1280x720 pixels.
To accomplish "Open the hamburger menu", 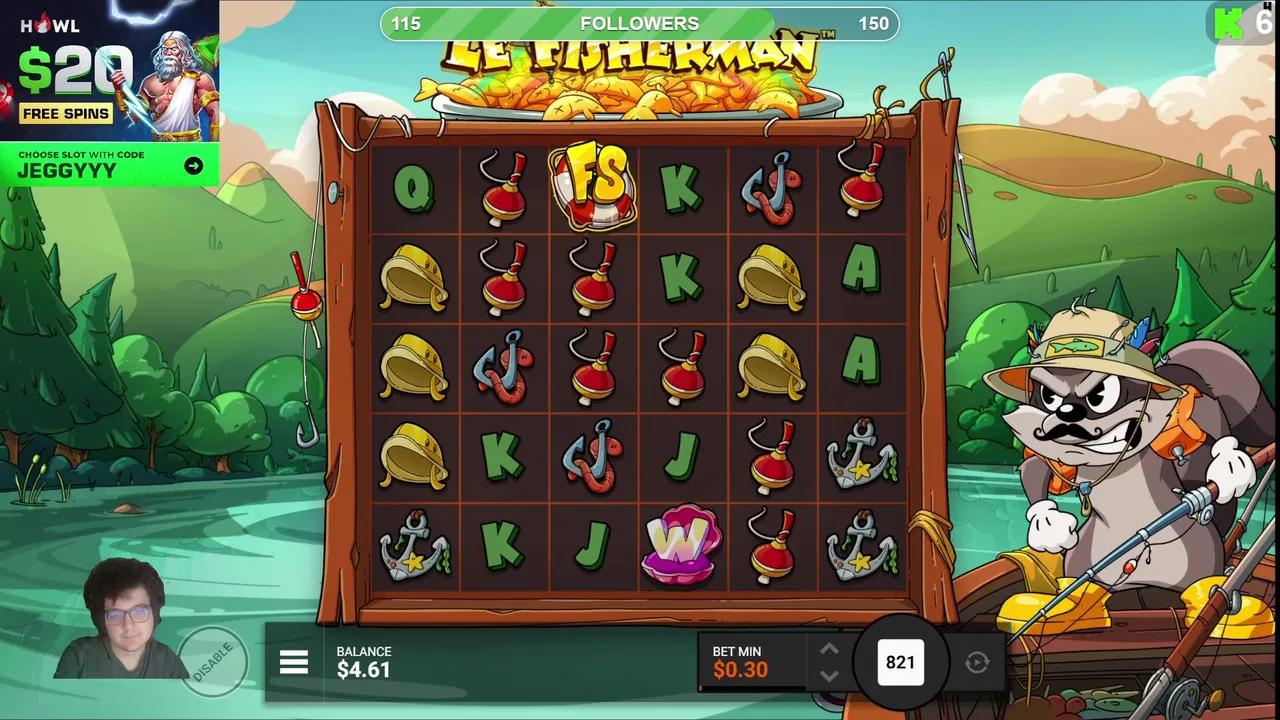I will point(293,662).
